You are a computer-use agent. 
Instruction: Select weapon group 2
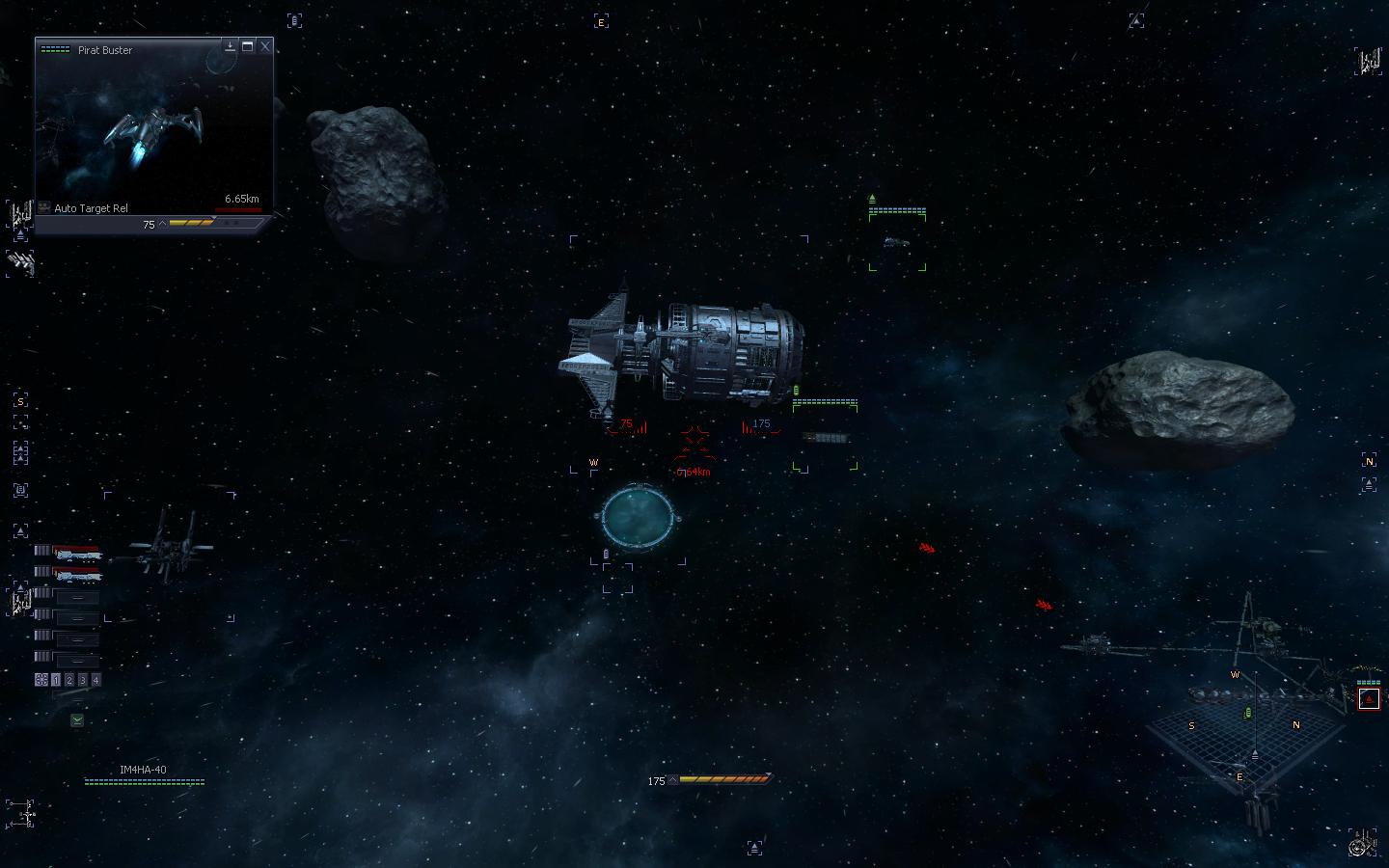69,680
